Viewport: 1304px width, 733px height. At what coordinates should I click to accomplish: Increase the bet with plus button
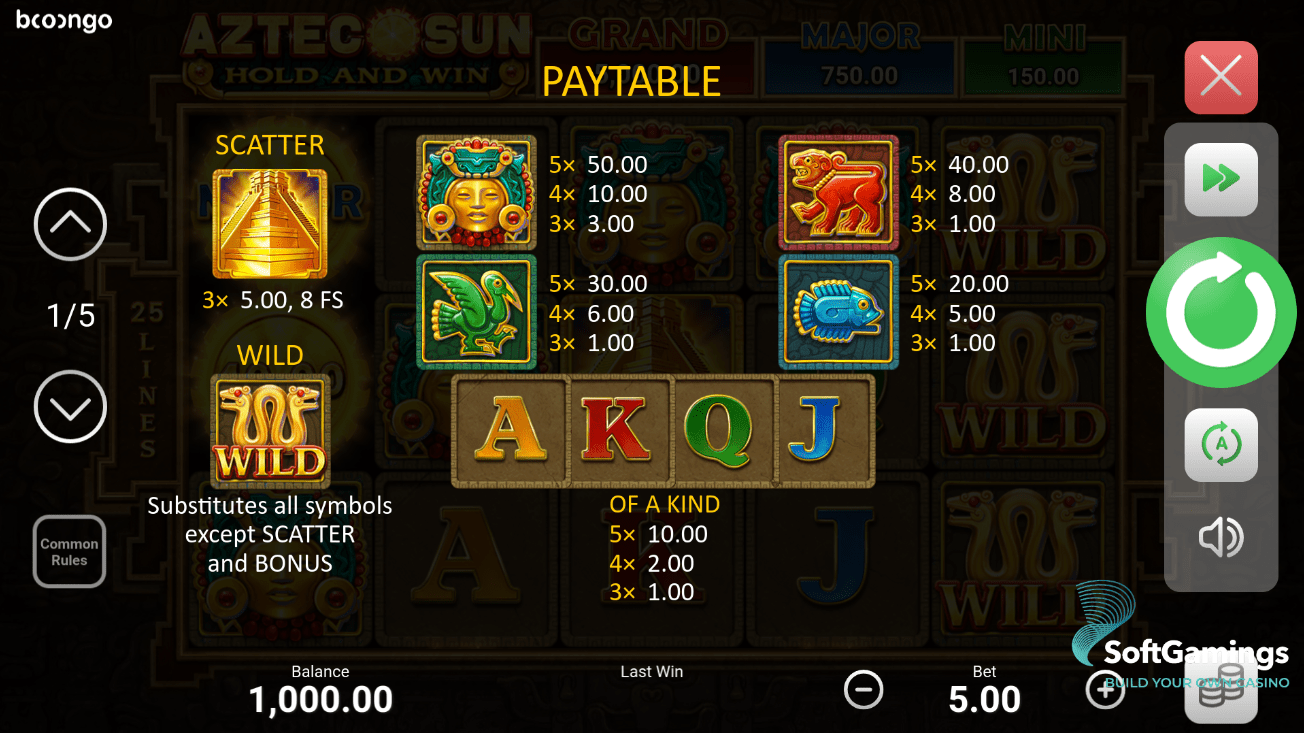[x=1105, y=689]
